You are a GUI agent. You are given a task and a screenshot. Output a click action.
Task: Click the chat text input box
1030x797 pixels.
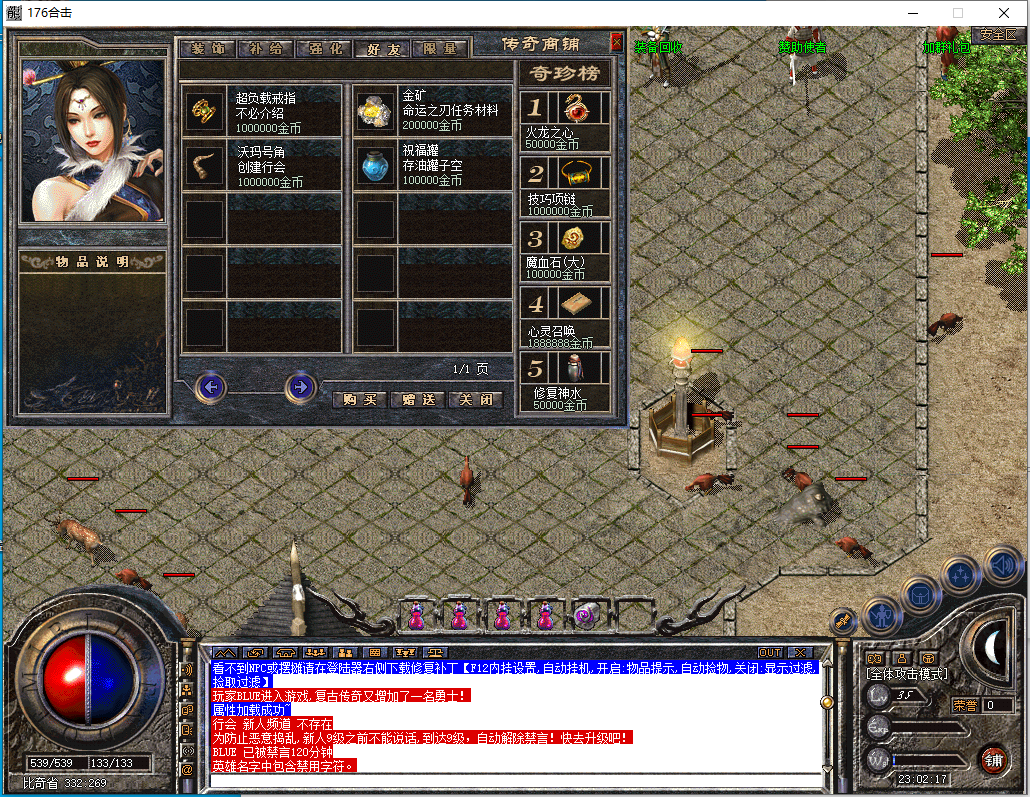point(515,780)
